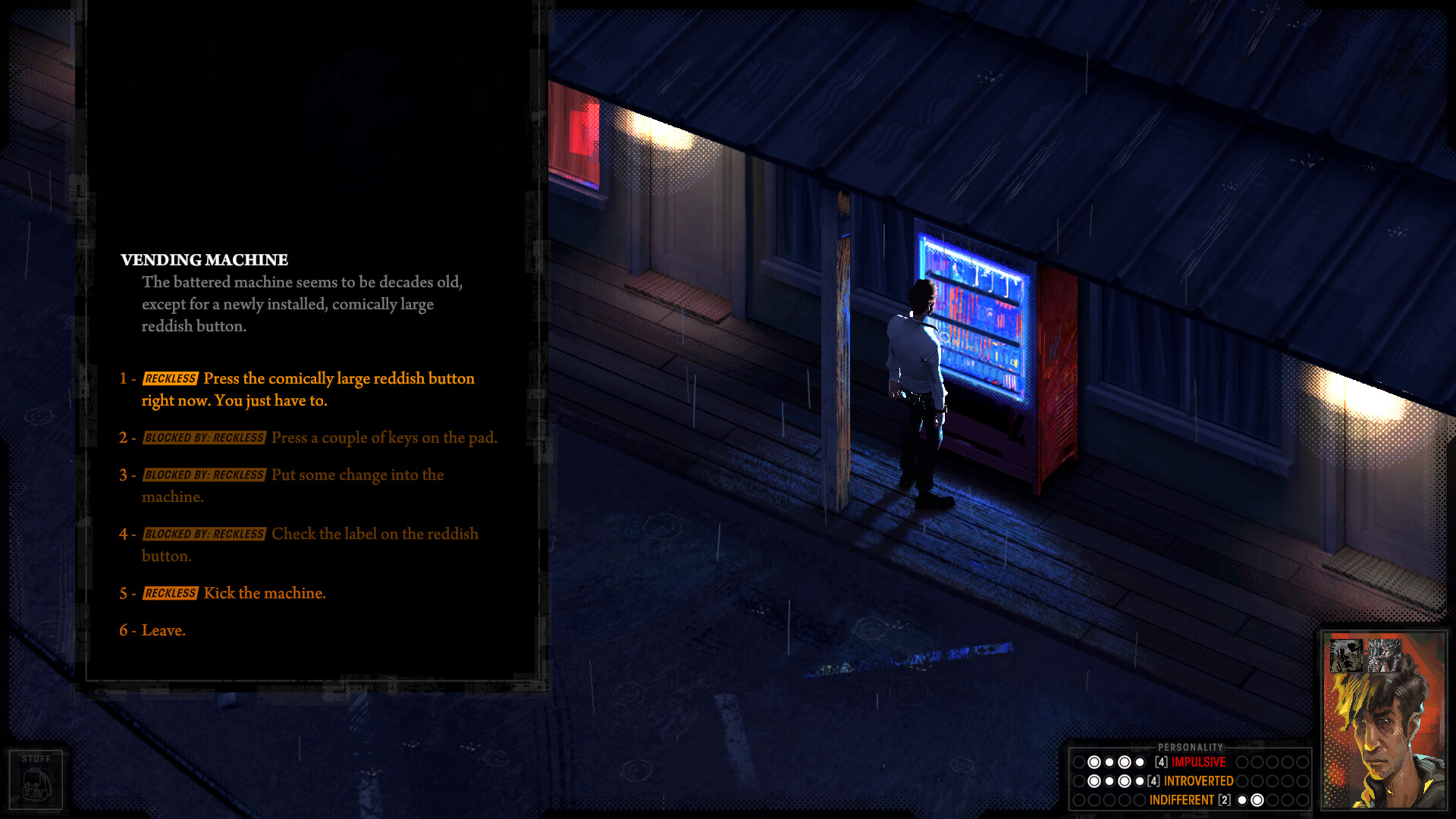Choose 'Press a couple of keys on the pad'
Screen dimensions: 1456x819
click(x=384, y=438)
